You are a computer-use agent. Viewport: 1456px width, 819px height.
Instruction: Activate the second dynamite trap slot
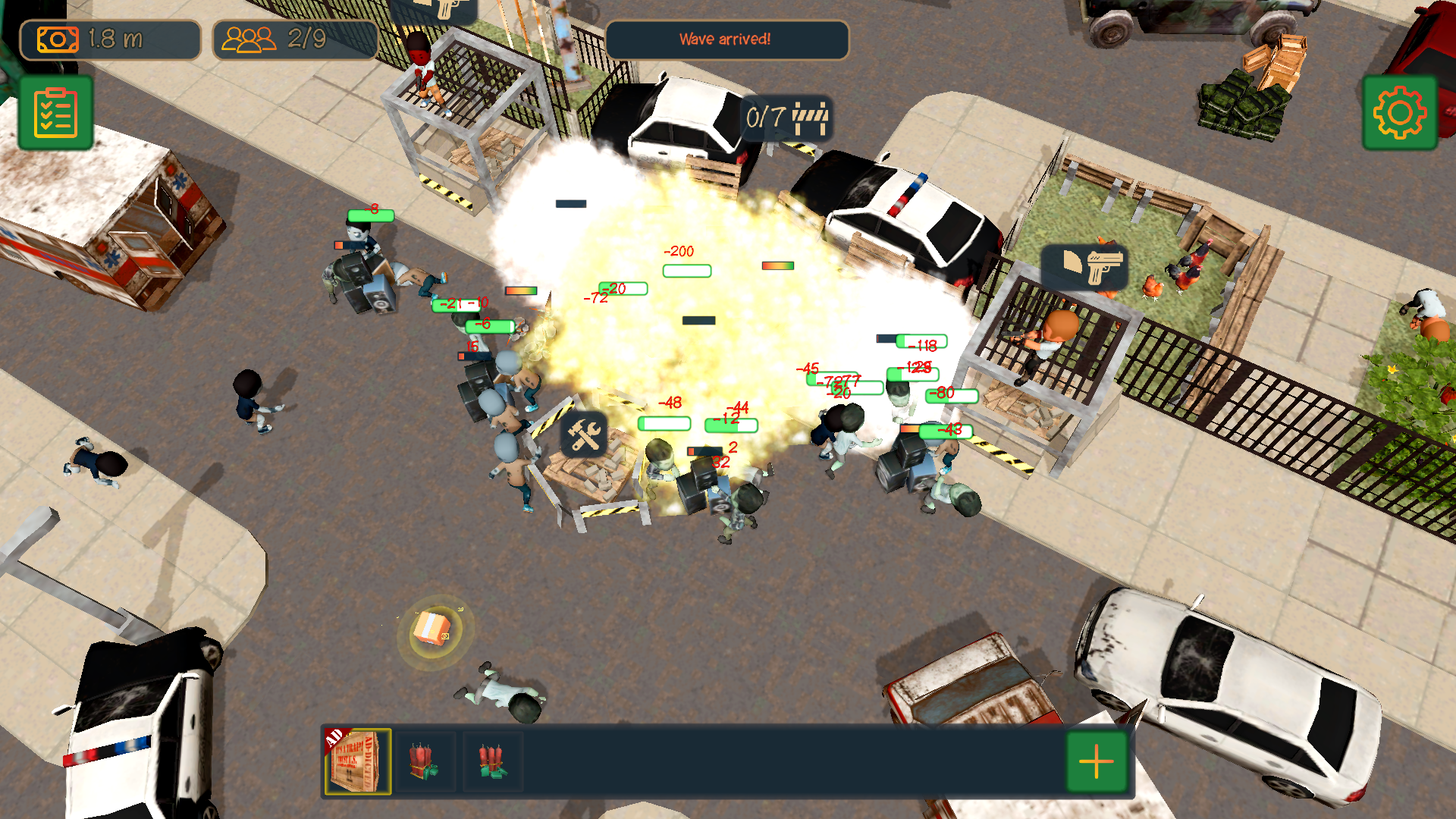(x=492, y=761)
